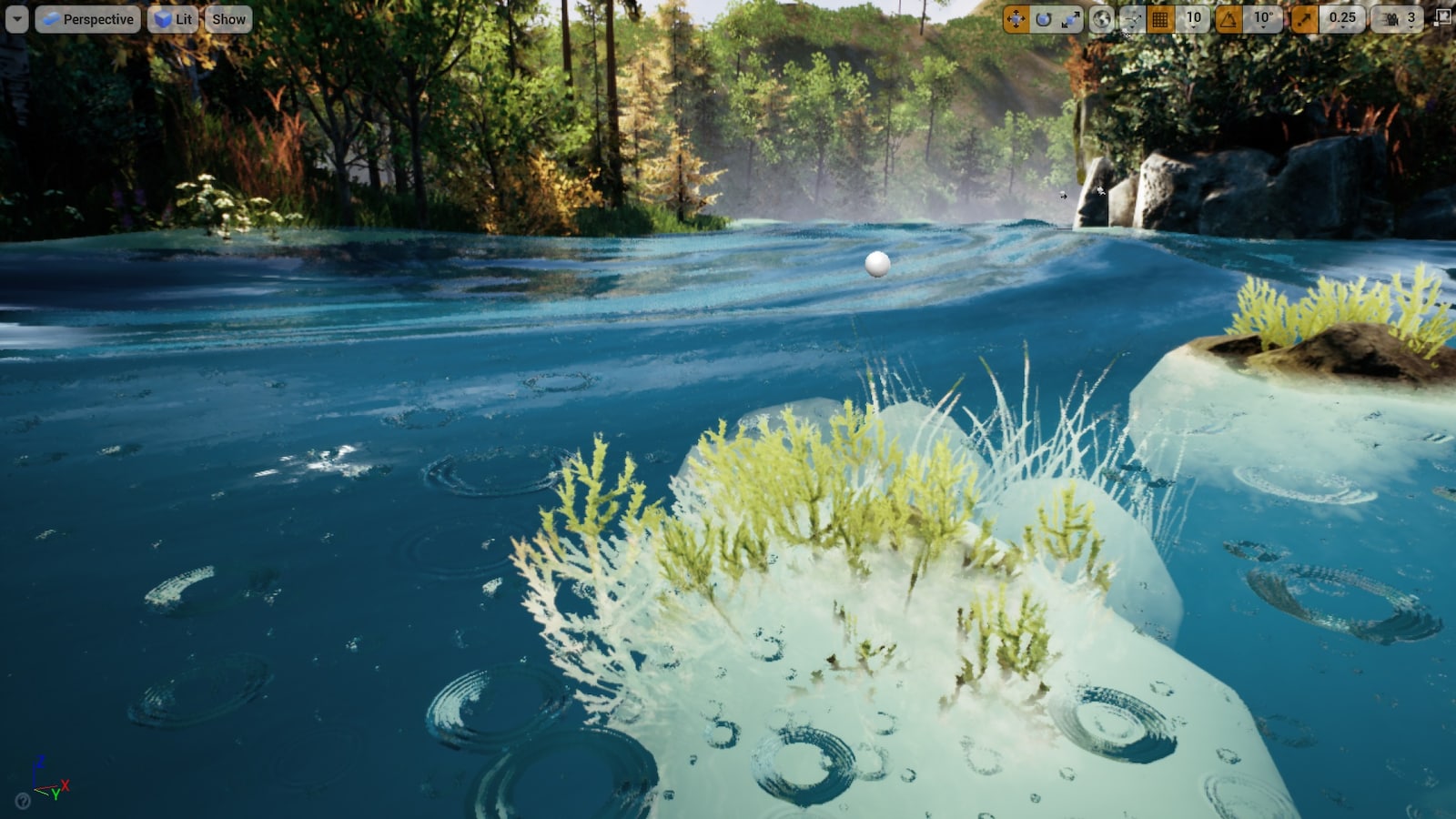Select the Scale tool
1456x819 pixels.
1071,18
